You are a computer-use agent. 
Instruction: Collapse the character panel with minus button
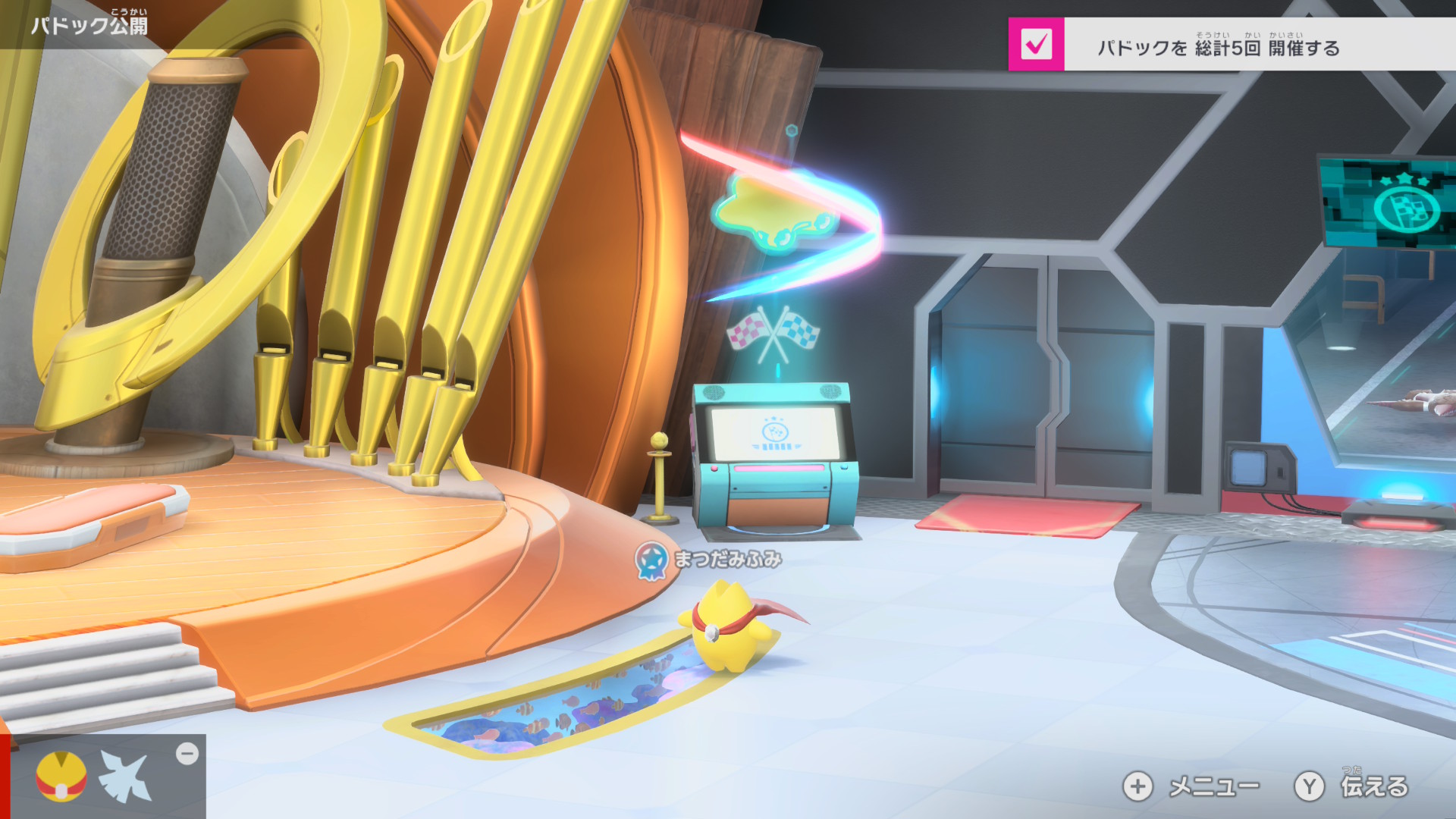[x=187, y=754]
